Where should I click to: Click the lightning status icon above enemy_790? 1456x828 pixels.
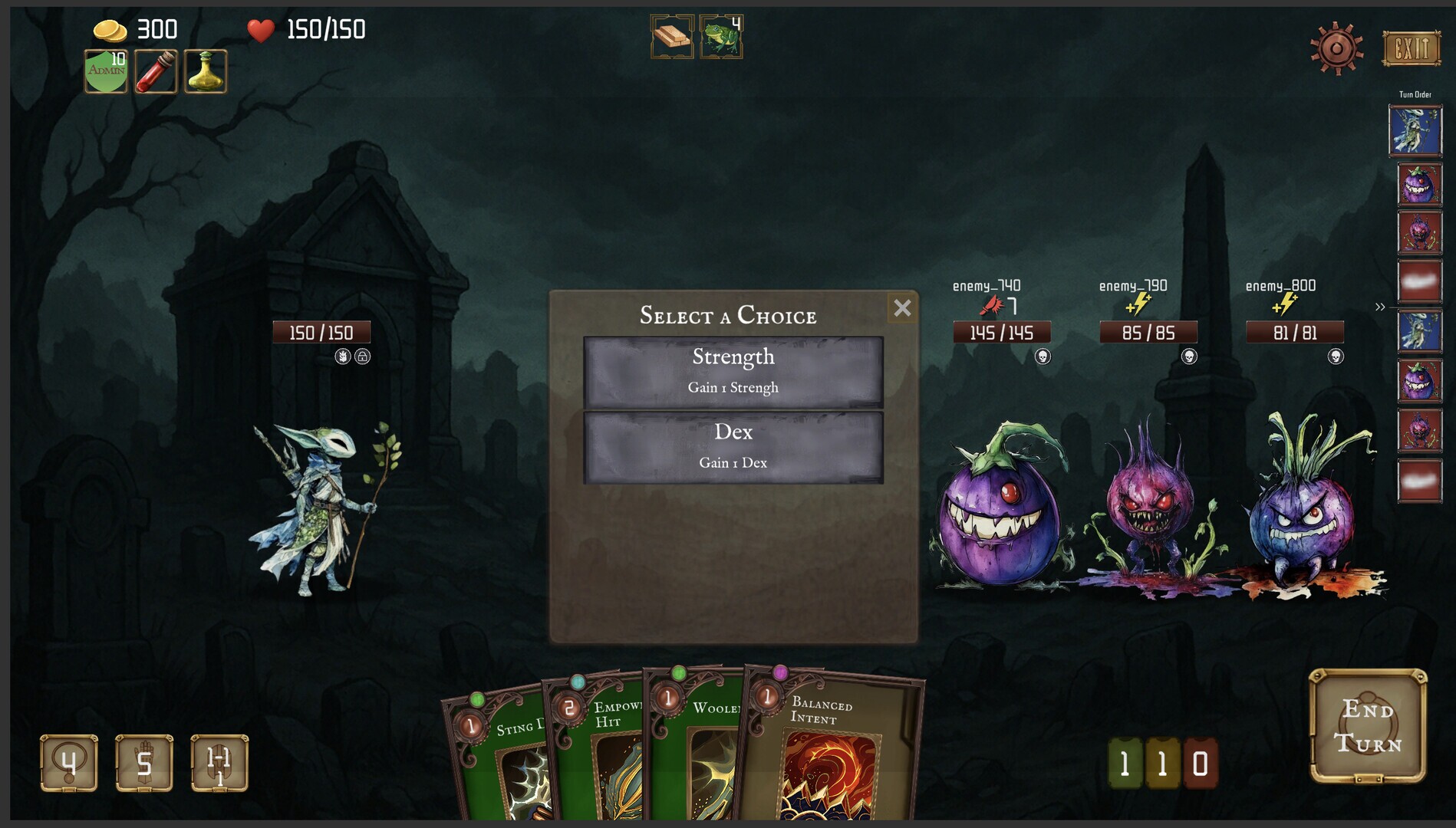tap(1140, 306)
